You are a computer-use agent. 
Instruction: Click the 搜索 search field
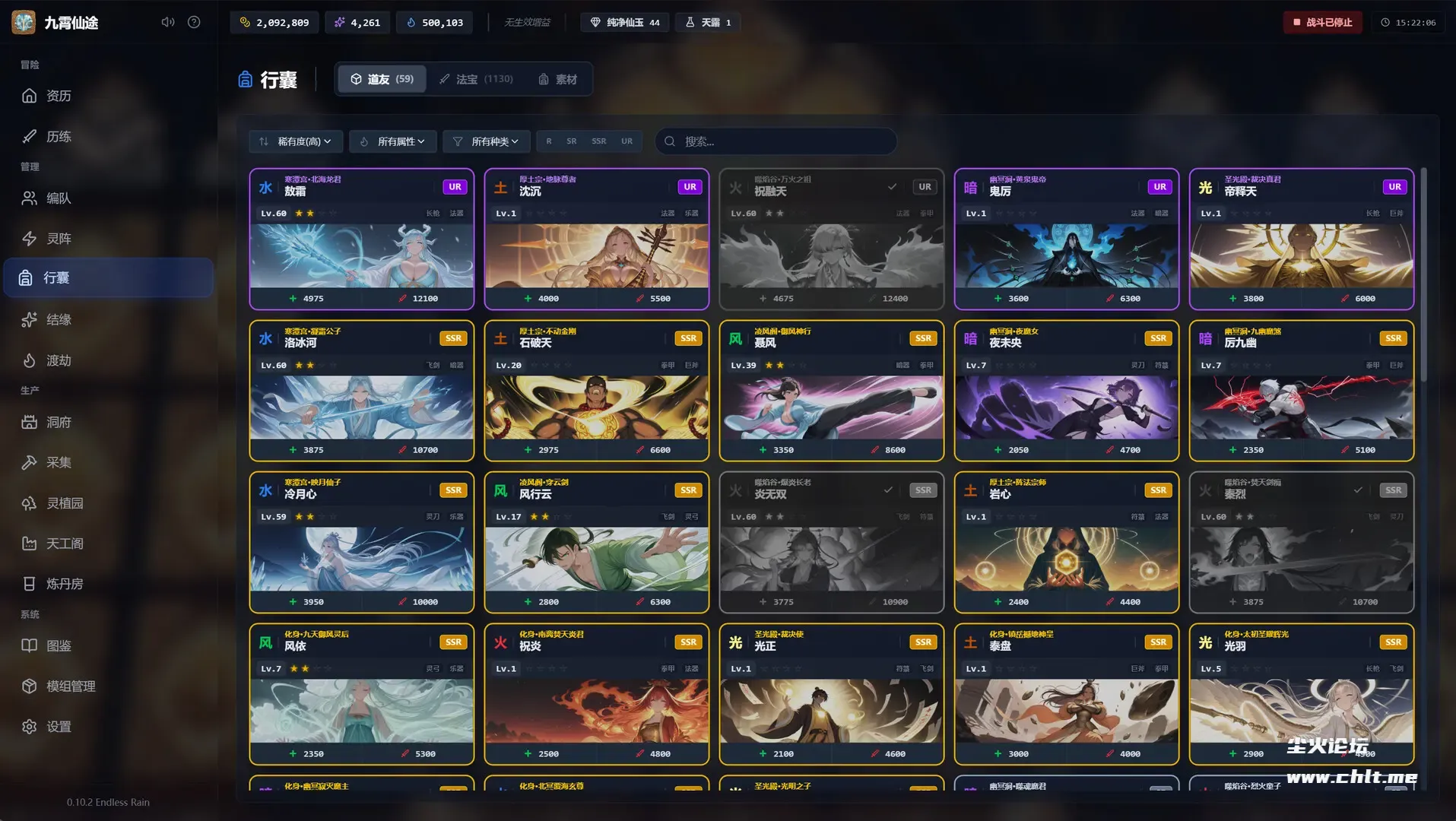click(783, 141)
